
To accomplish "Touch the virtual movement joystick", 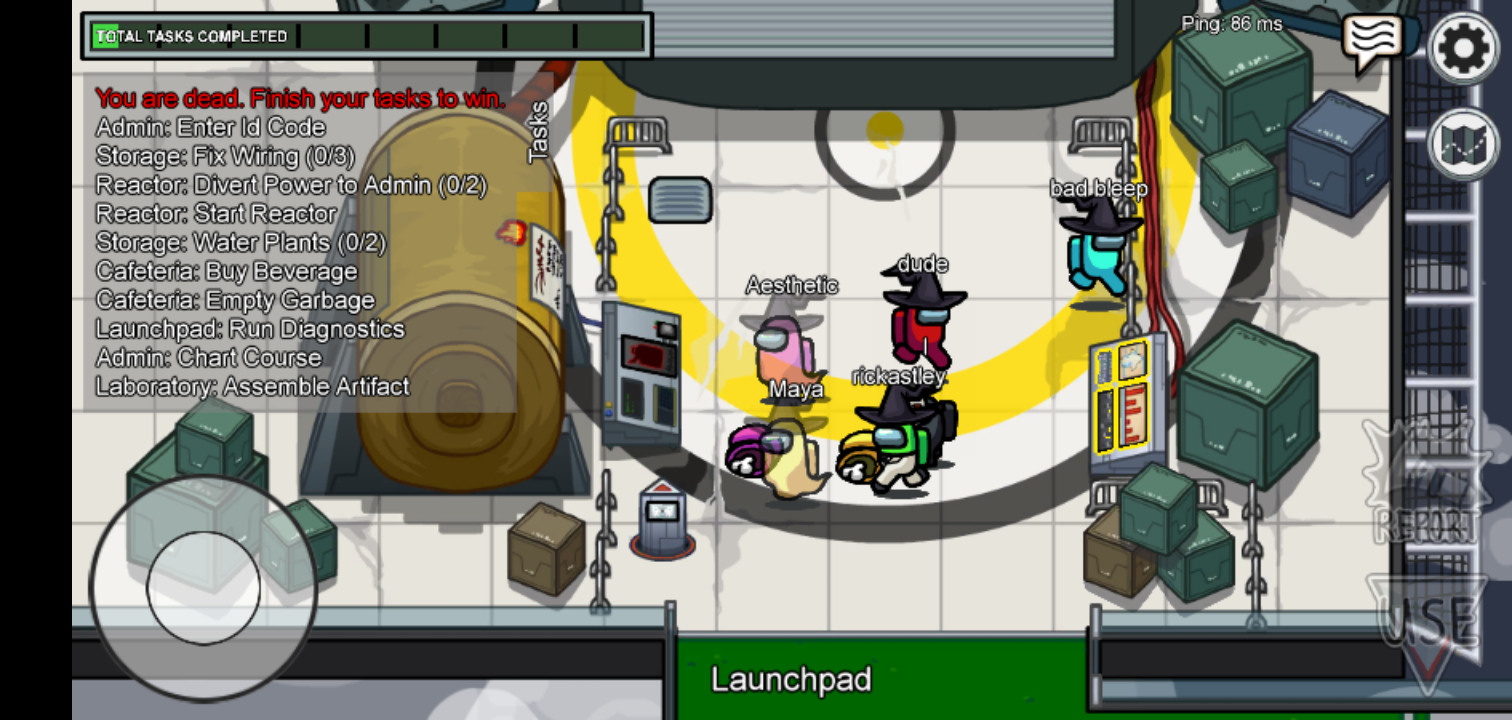I will pyautogui.click(x=203, y=587).
